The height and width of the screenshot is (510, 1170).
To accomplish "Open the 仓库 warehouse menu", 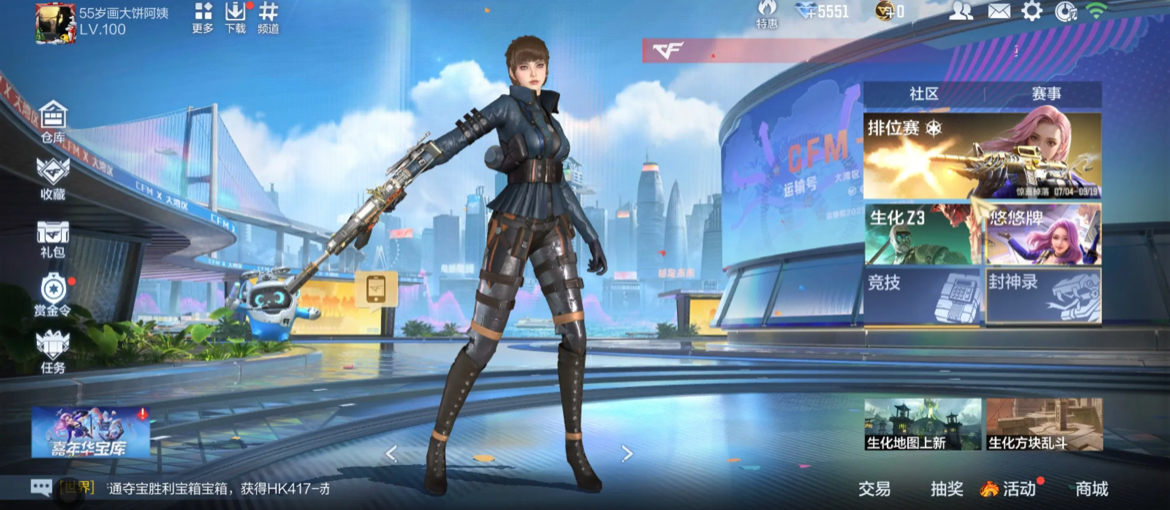I will tap(53, 121).
